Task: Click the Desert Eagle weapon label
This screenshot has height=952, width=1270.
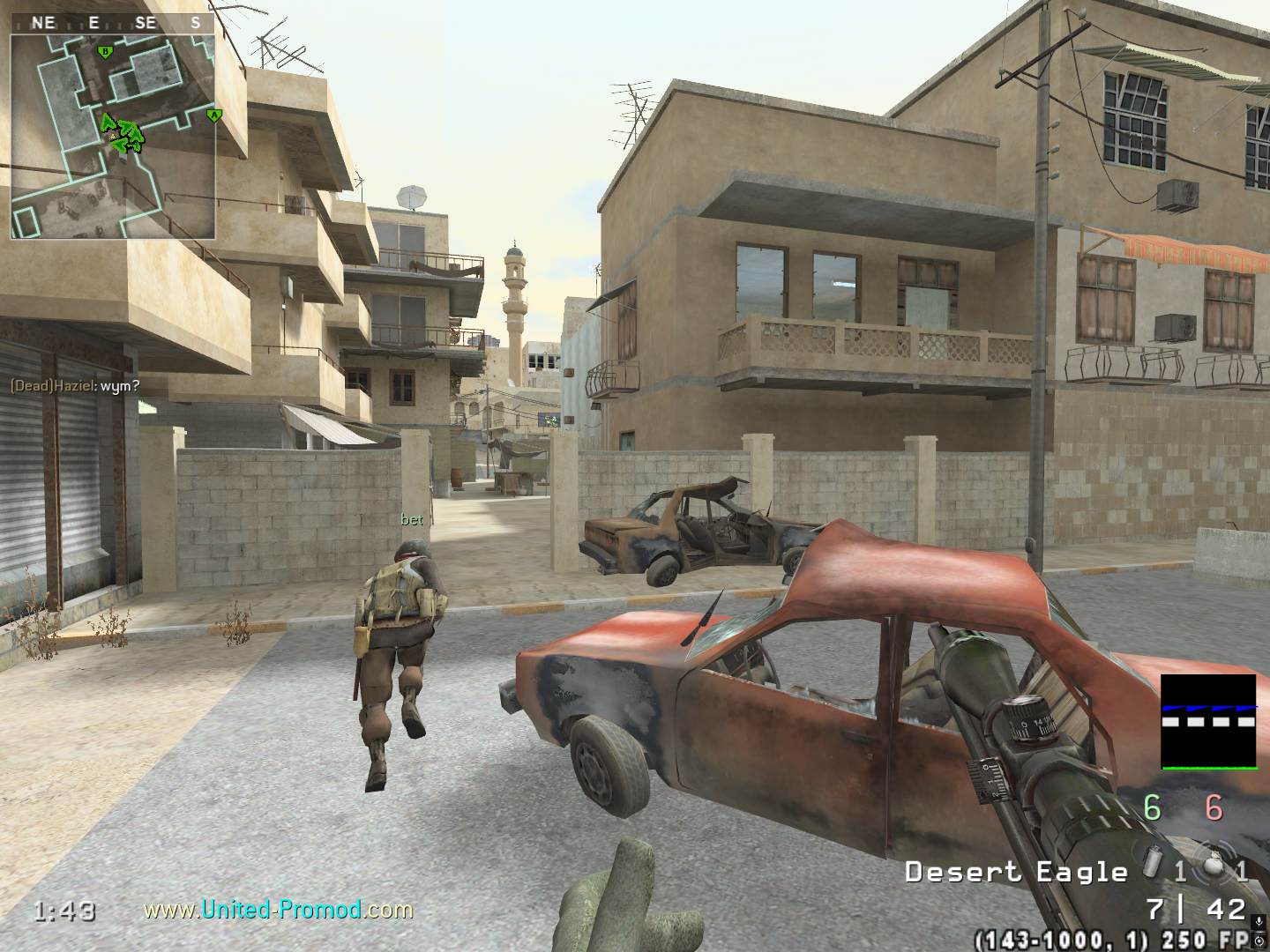Action: (1016, 873)
